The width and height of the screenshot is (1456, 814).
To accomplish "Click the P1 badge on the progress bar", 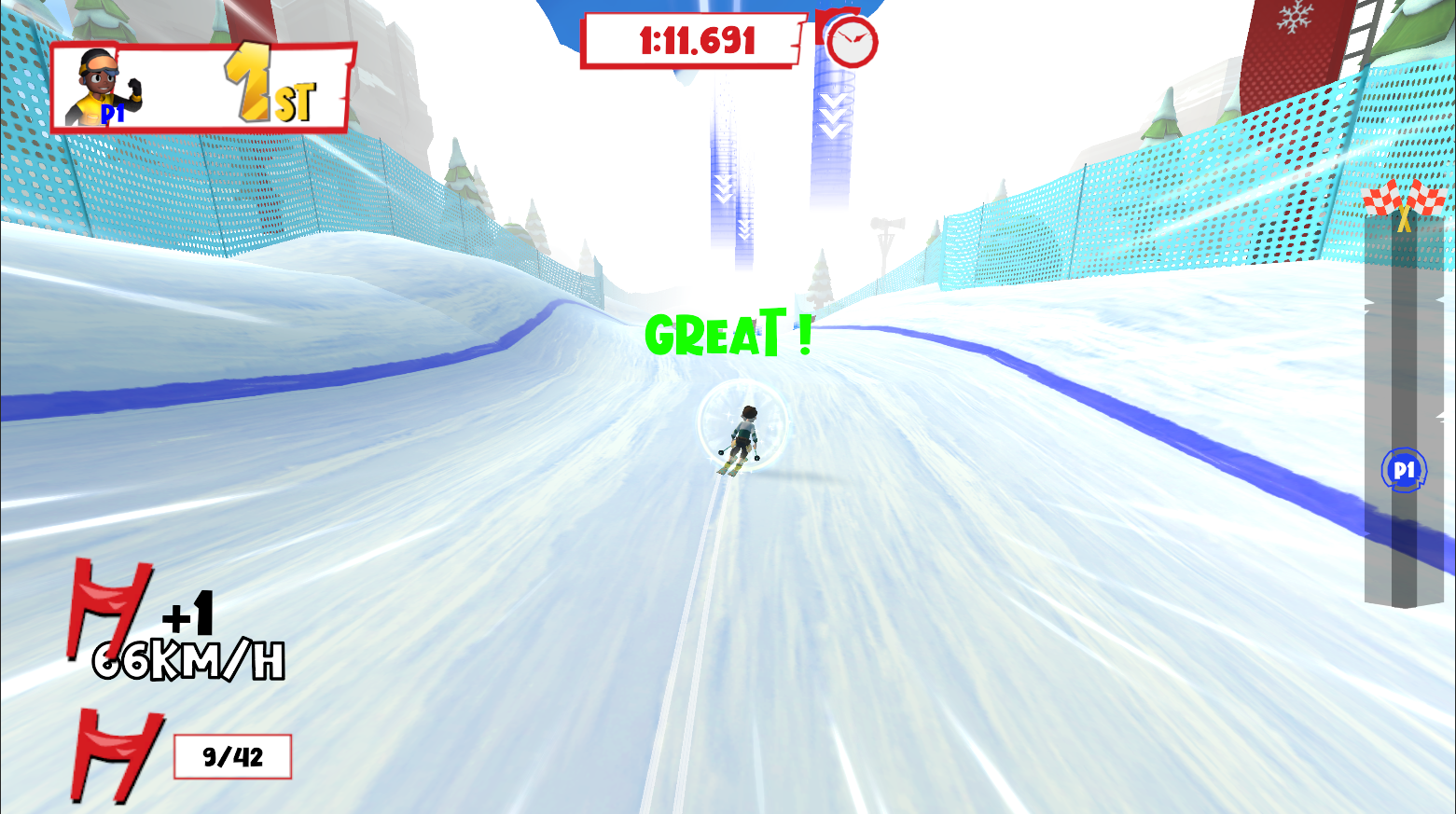I will [1404, 468].
